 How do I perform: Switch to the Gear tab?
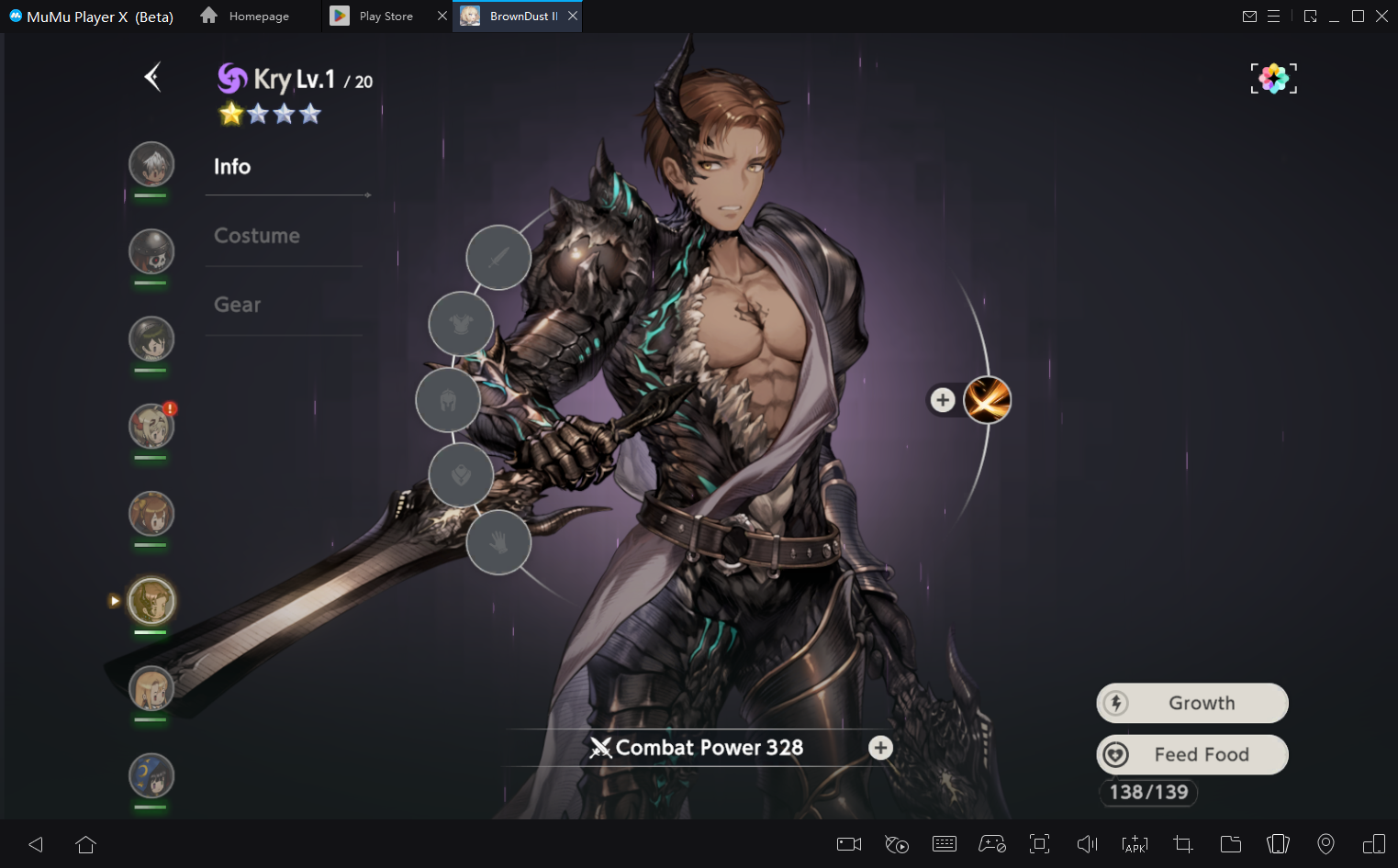pos(238,305)
